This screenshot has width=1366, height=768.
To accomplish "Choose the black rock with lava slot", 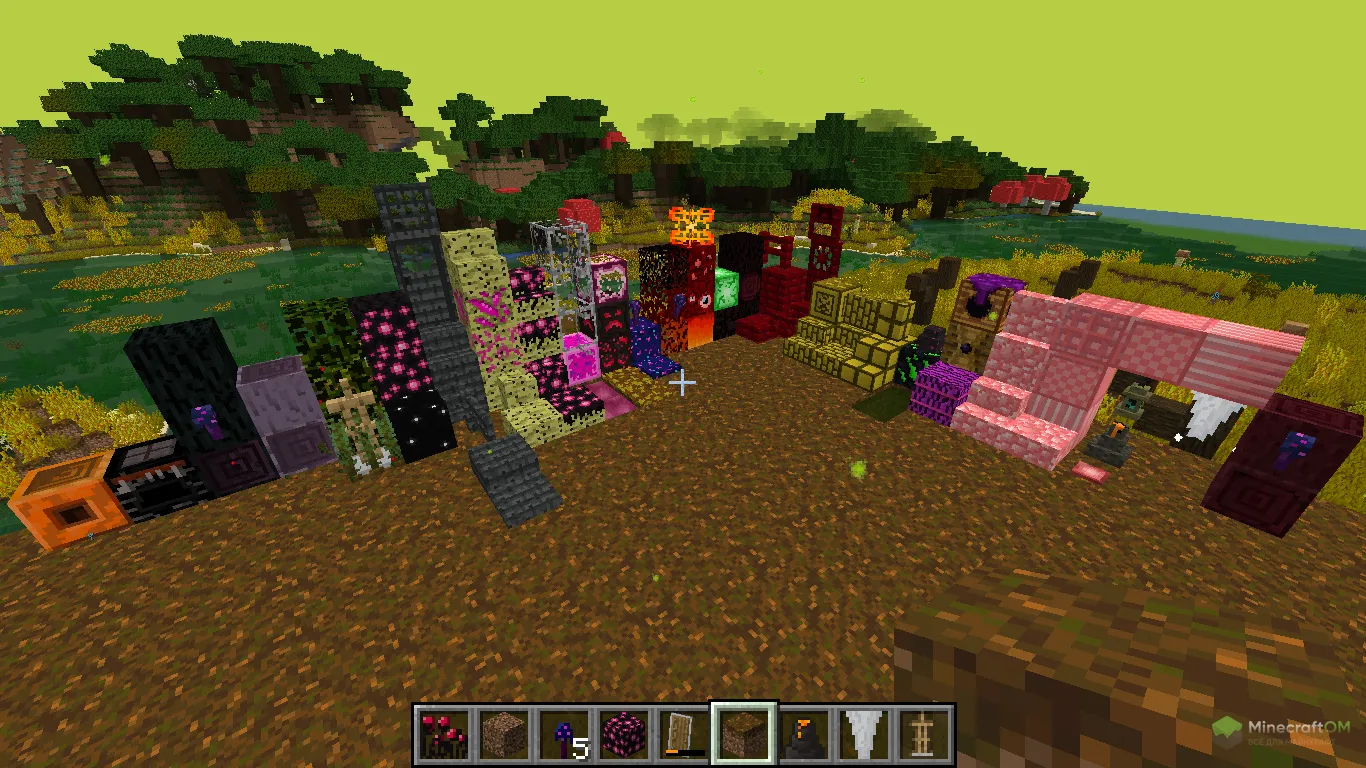I will pyautogui.click(x=804, y=735).
